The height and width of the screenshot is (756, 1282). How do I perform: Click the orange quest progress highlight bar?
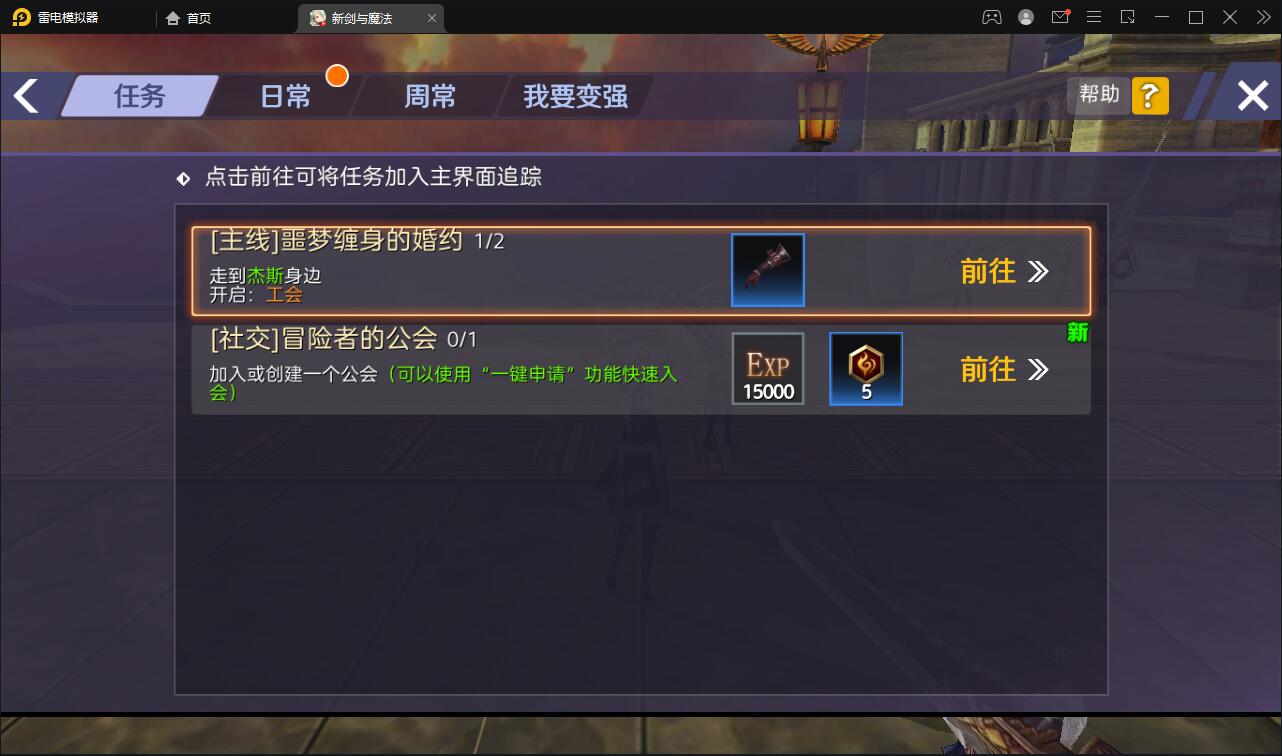tap(641, 269)
